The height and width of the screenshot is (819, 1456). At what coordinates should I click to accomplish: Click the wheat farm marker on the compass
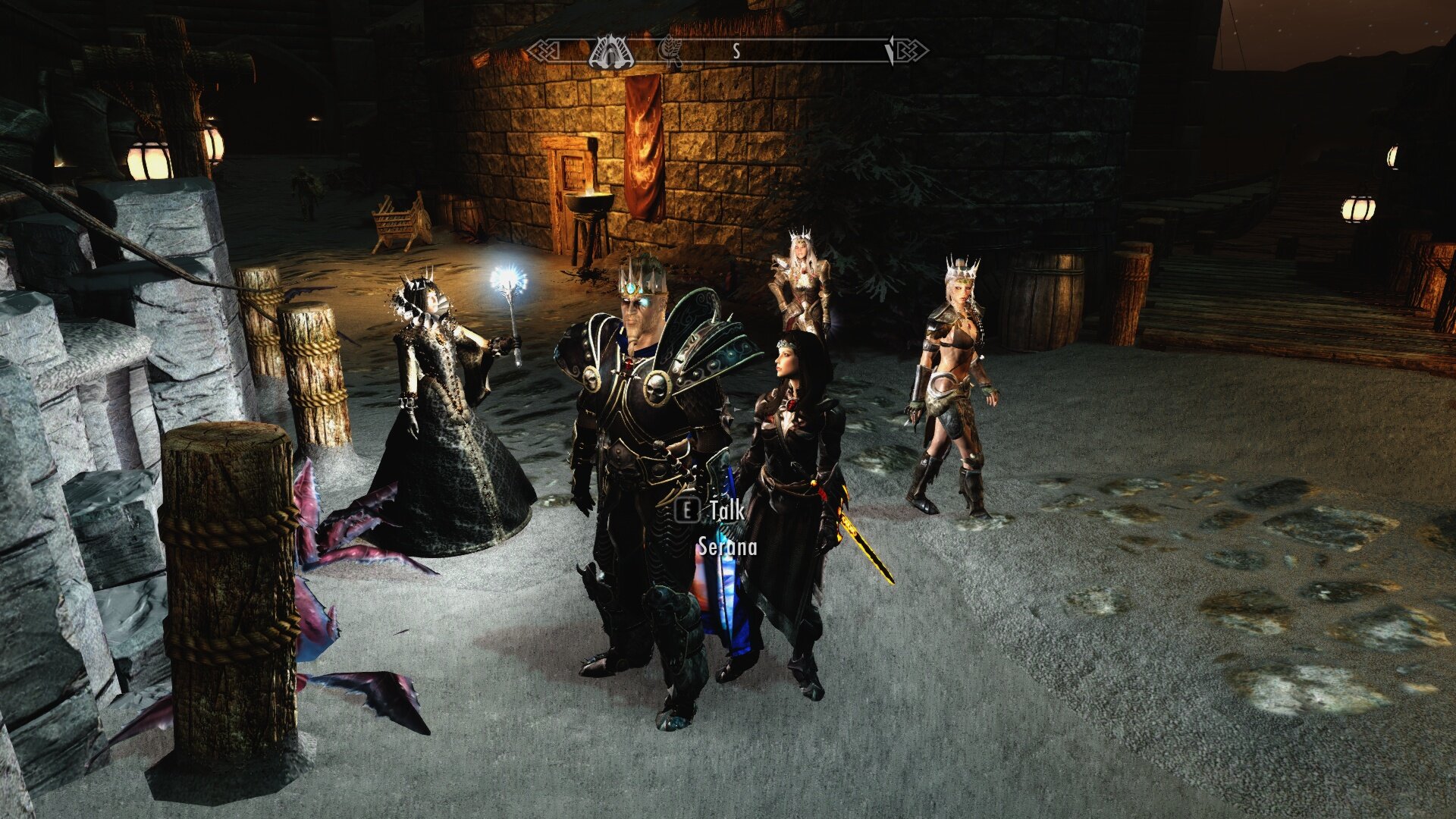click(x=670, y=51)
